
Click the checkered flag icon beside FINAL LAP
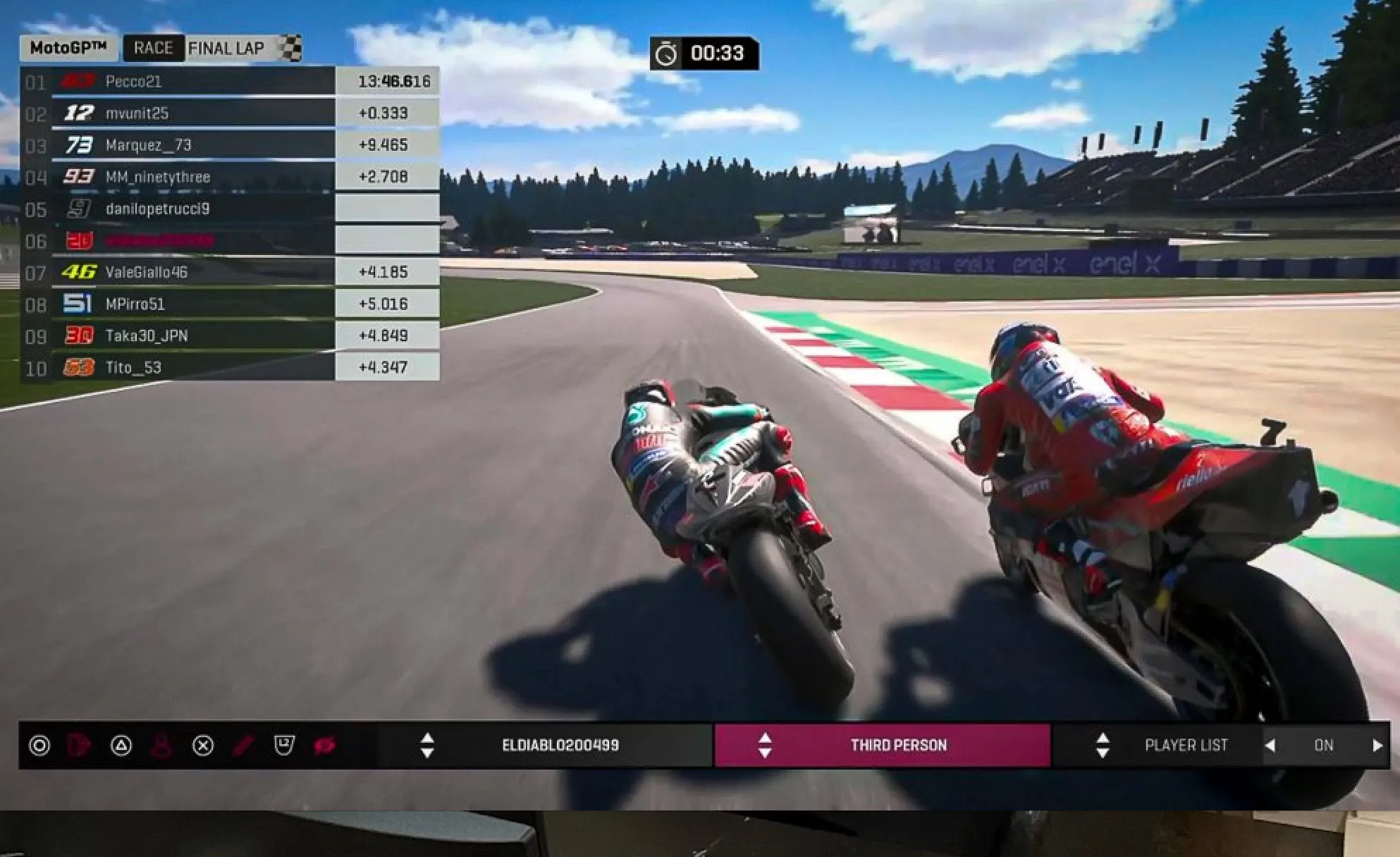click(x=290, y=48)
